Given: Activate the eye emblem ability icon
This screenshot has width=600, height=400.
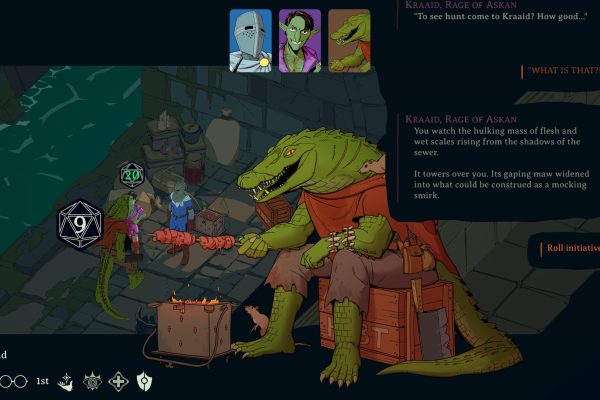Looking at the screenshot, I should [x=92, y=381].
